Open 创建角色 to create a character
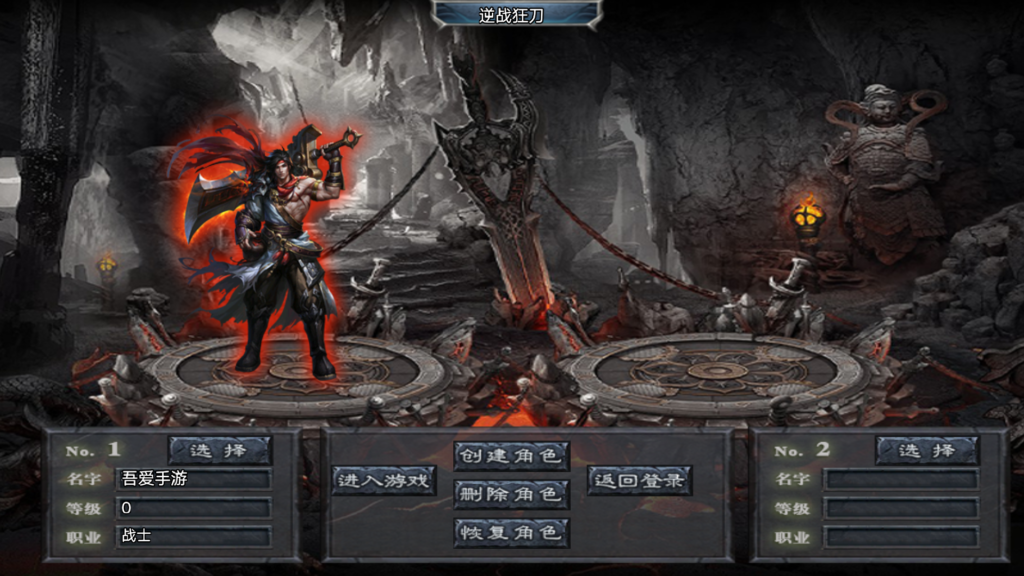The height and width of the screenshot is (576, 1024). [511, 456]
